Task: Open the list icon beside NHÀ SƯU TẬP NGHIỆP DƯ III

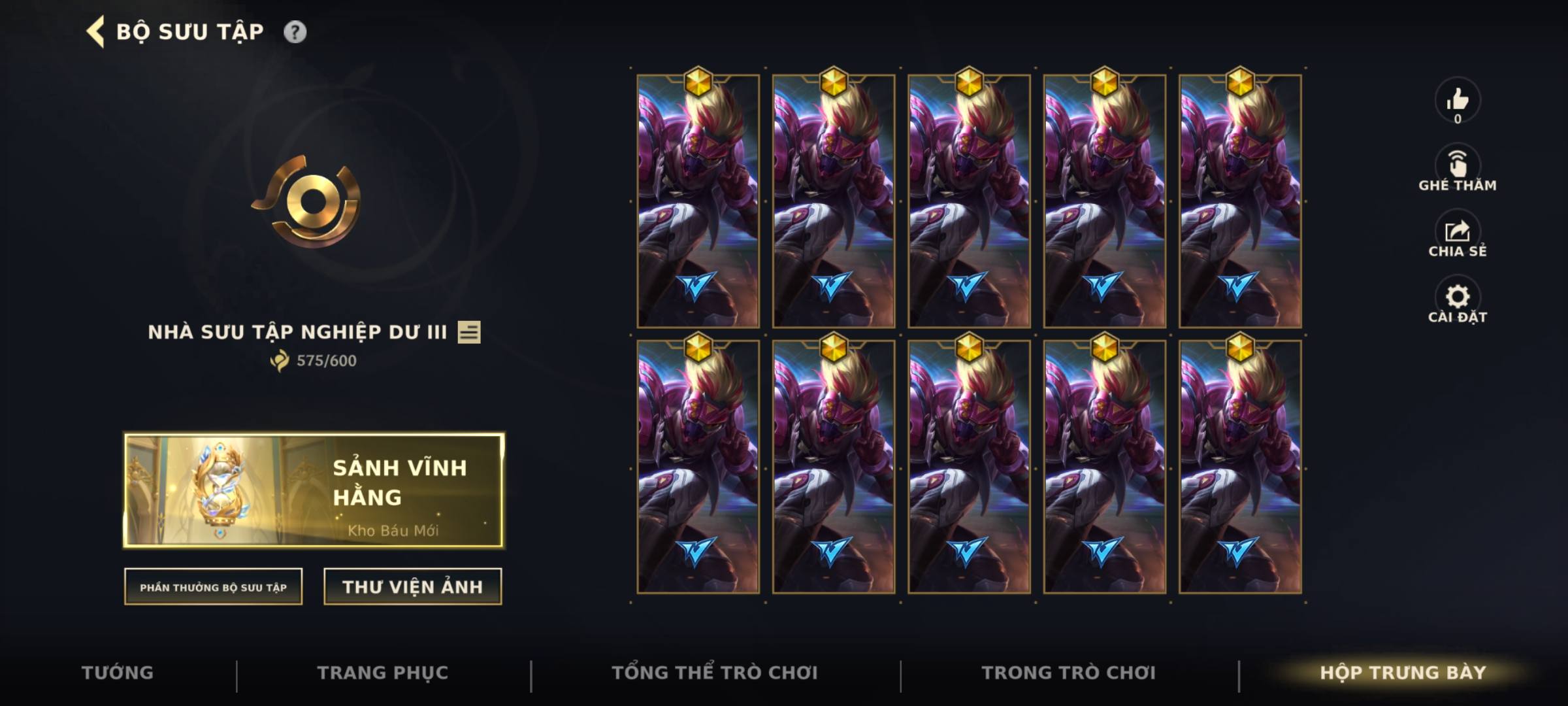Action: coord(469,333)
